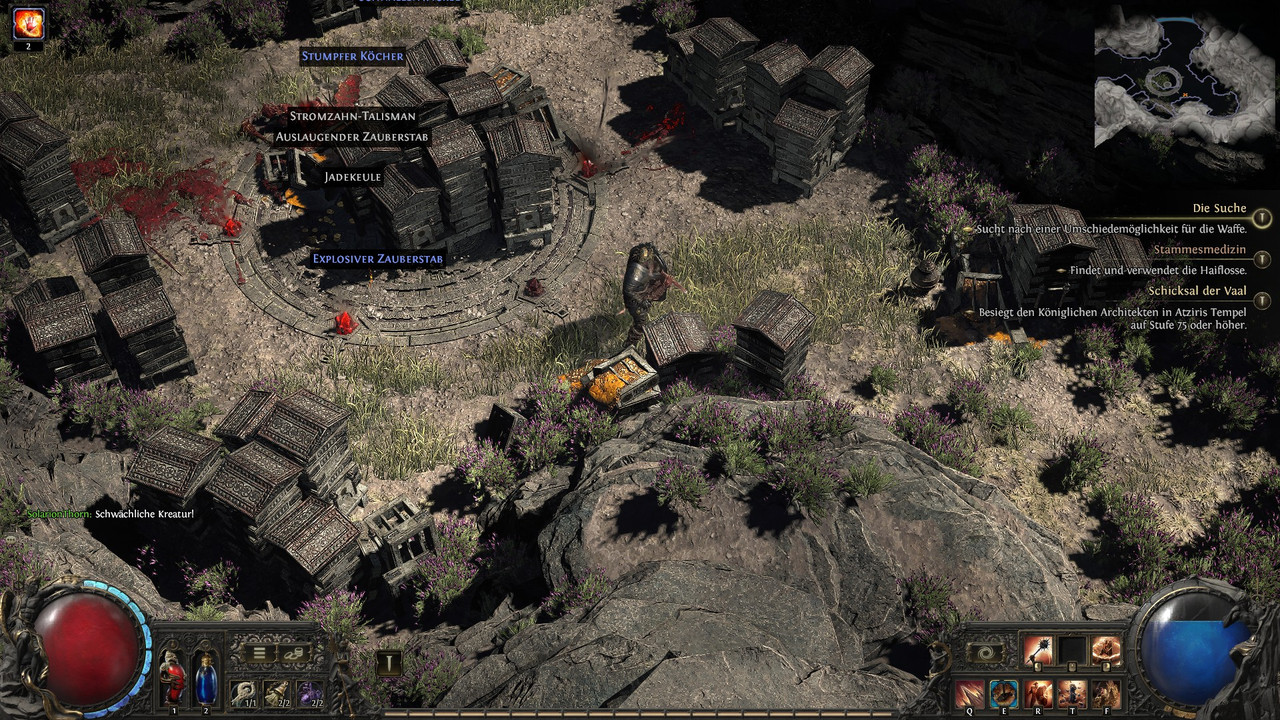
Task: Activate the claw slash skill on Q
Action: [968, 692]
